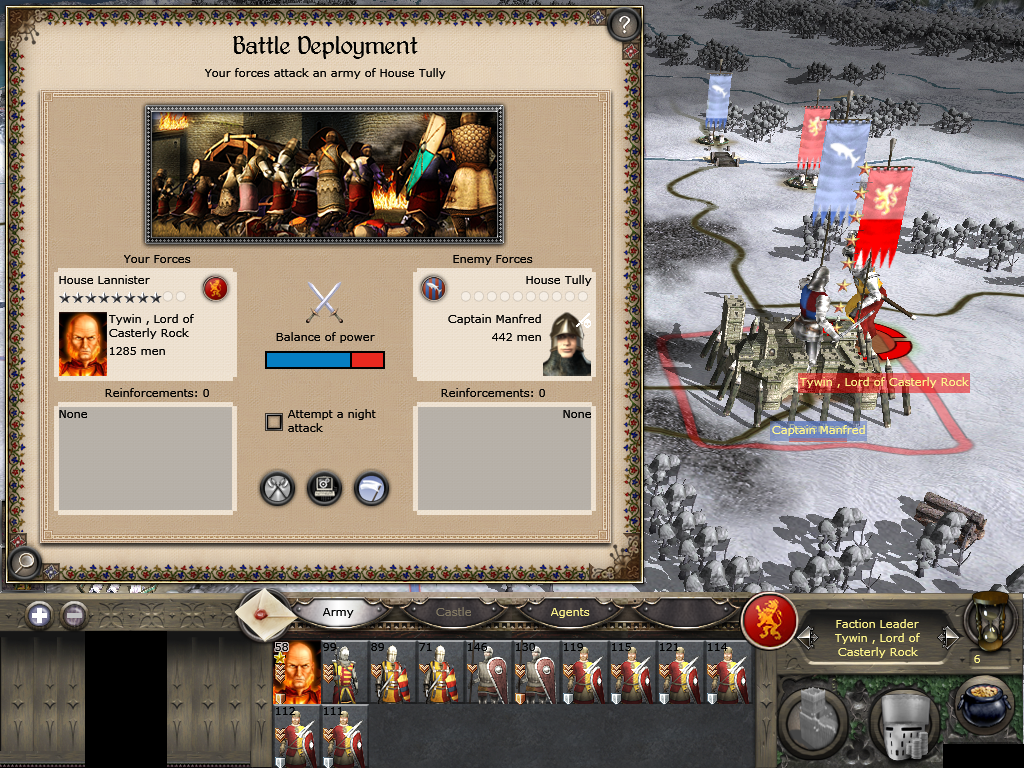Open the Castle tab
1024x768 pixels.
453,612
